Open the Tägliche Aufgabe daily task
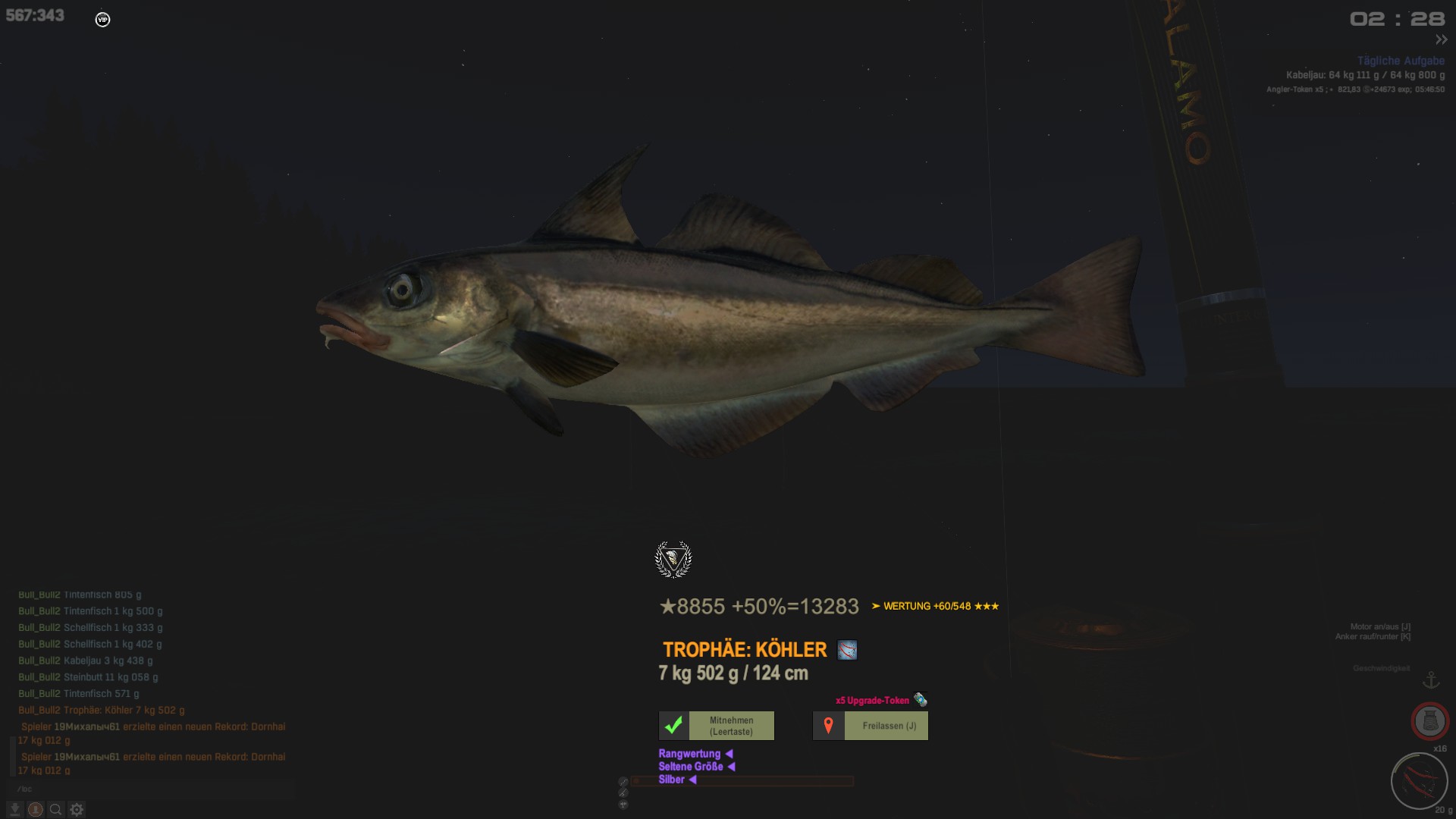Viewport: 1456px width, 819px height. [1400, 61]
